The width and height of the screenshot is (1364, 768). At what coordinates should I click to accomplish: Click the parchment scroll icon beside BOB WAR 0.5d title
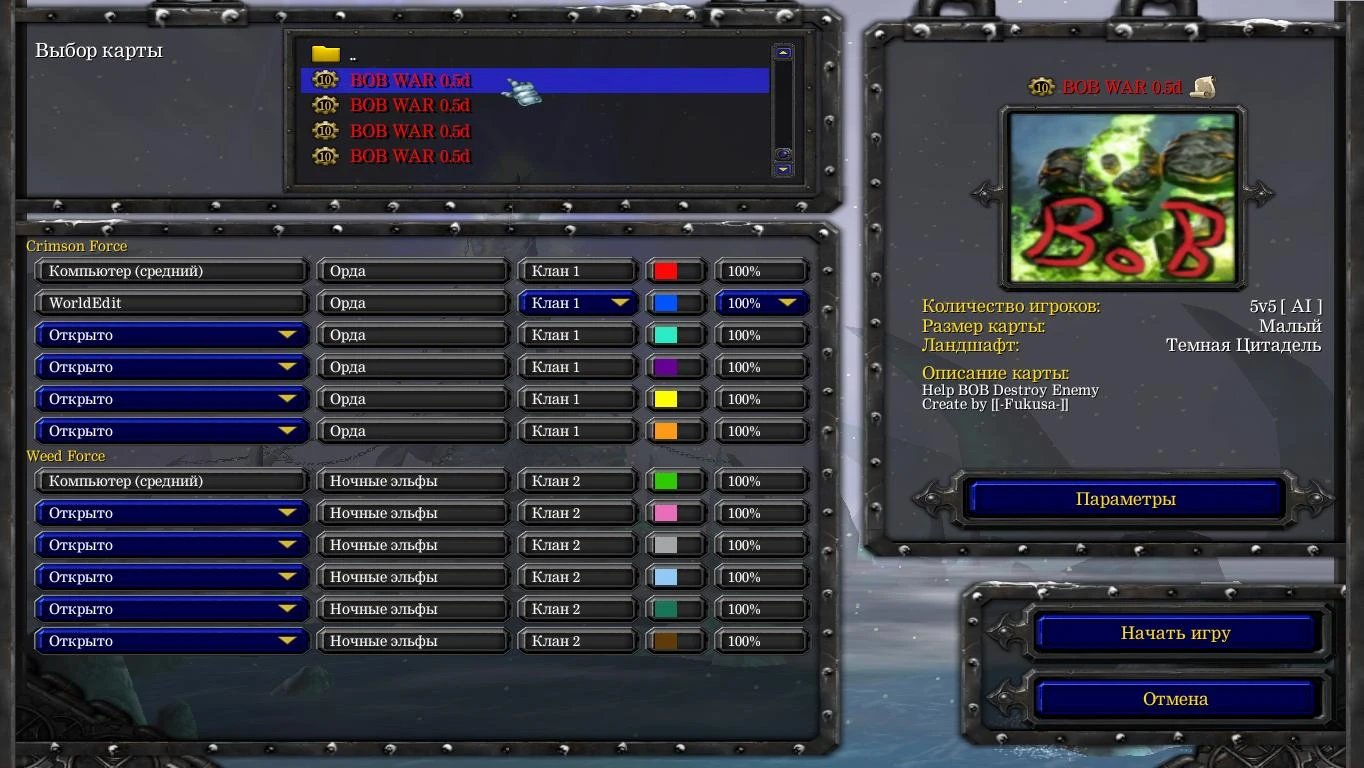[1201, 86]
